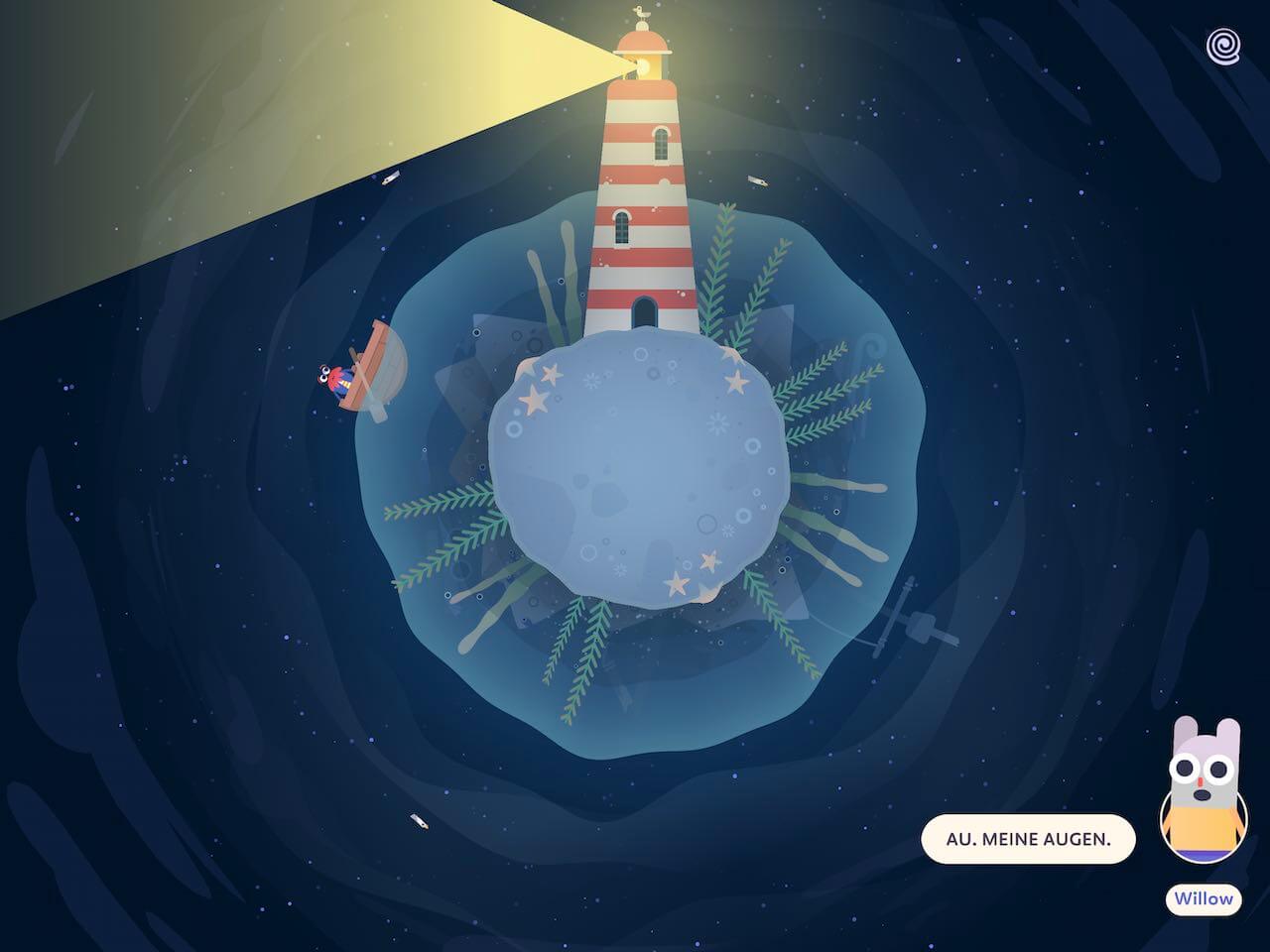
Task: Click the Willow name label
Action: 1204,899
